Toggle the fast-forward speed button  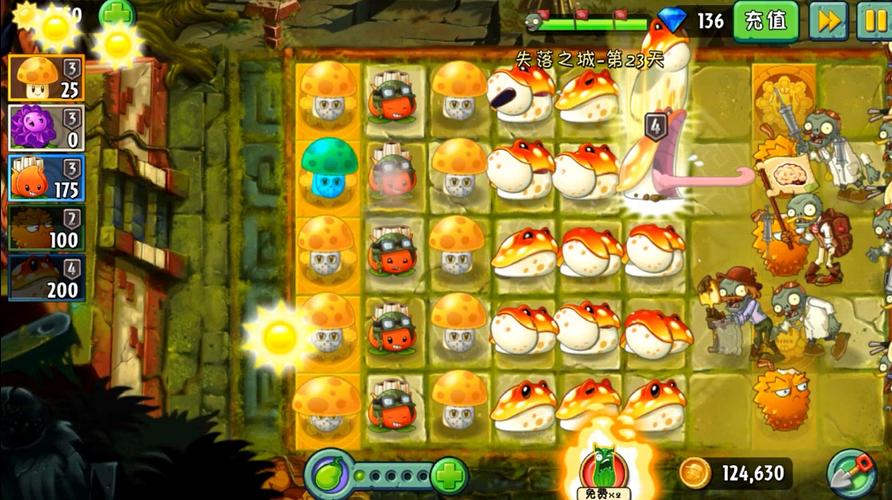tap(827, 20)
